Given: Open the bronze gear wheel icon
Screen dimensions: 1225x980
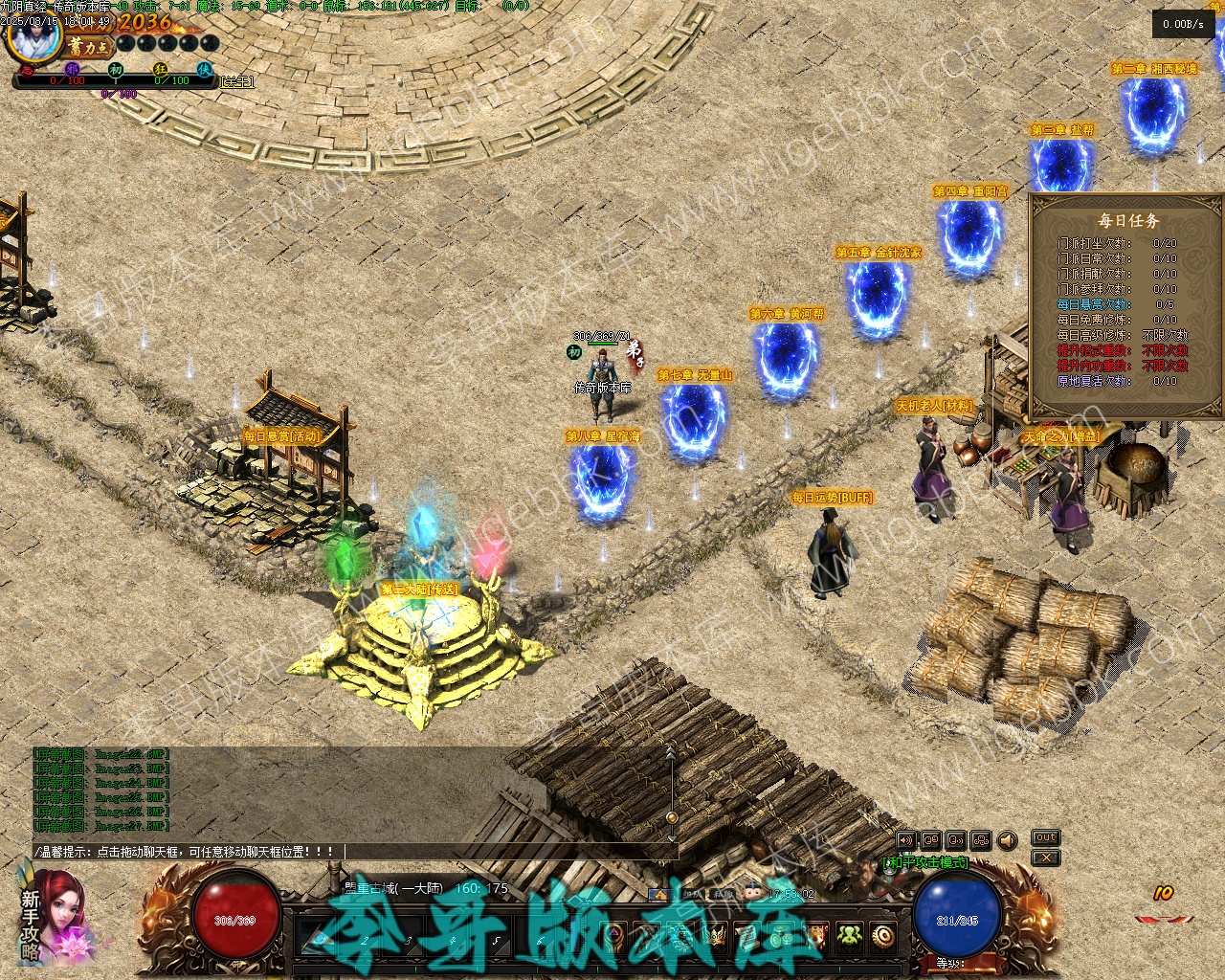Looking at the screenshot, I should 882,935.
